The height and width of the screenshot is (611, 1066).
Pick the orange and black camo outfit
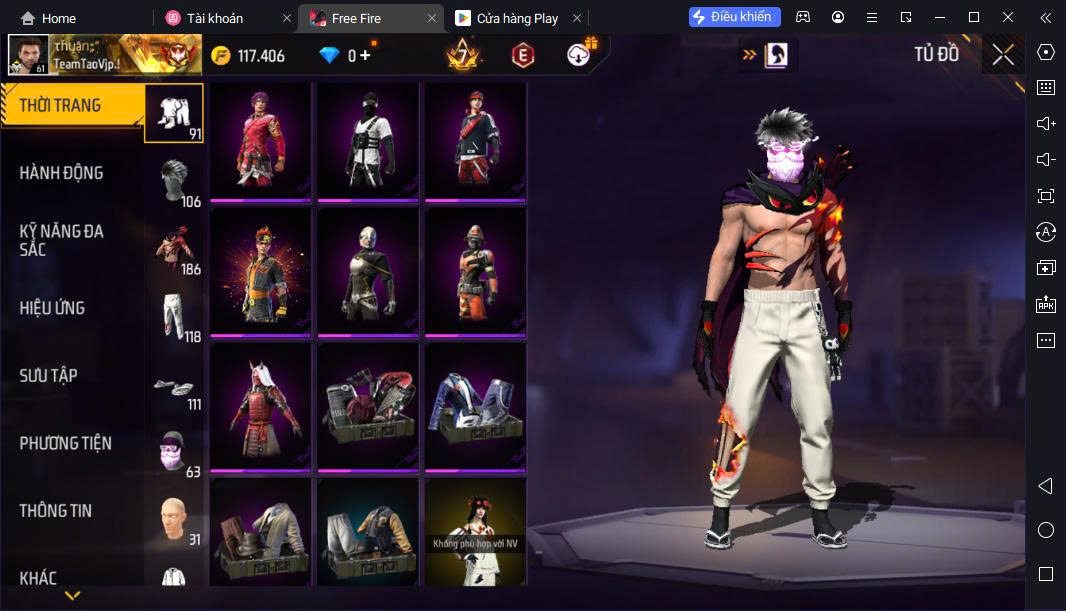(x=476, y=270)
